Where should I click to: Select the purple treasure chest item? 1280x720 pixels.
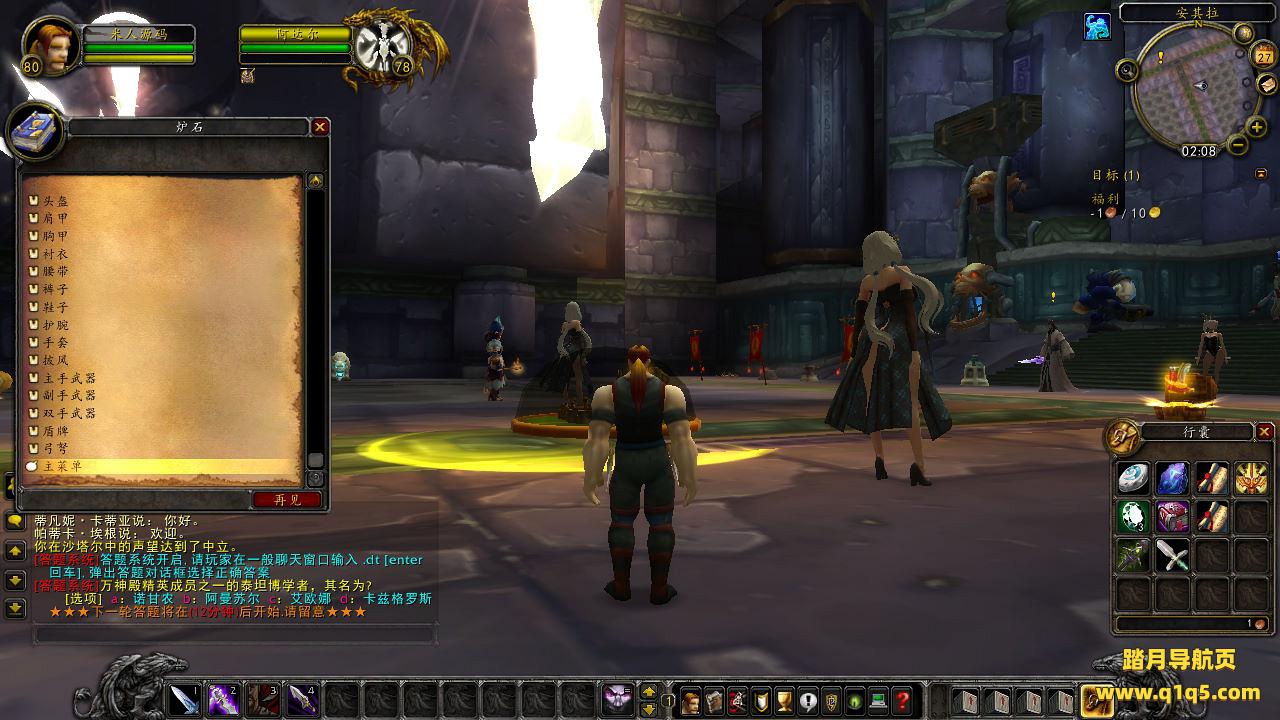[x=1172, y=516]
